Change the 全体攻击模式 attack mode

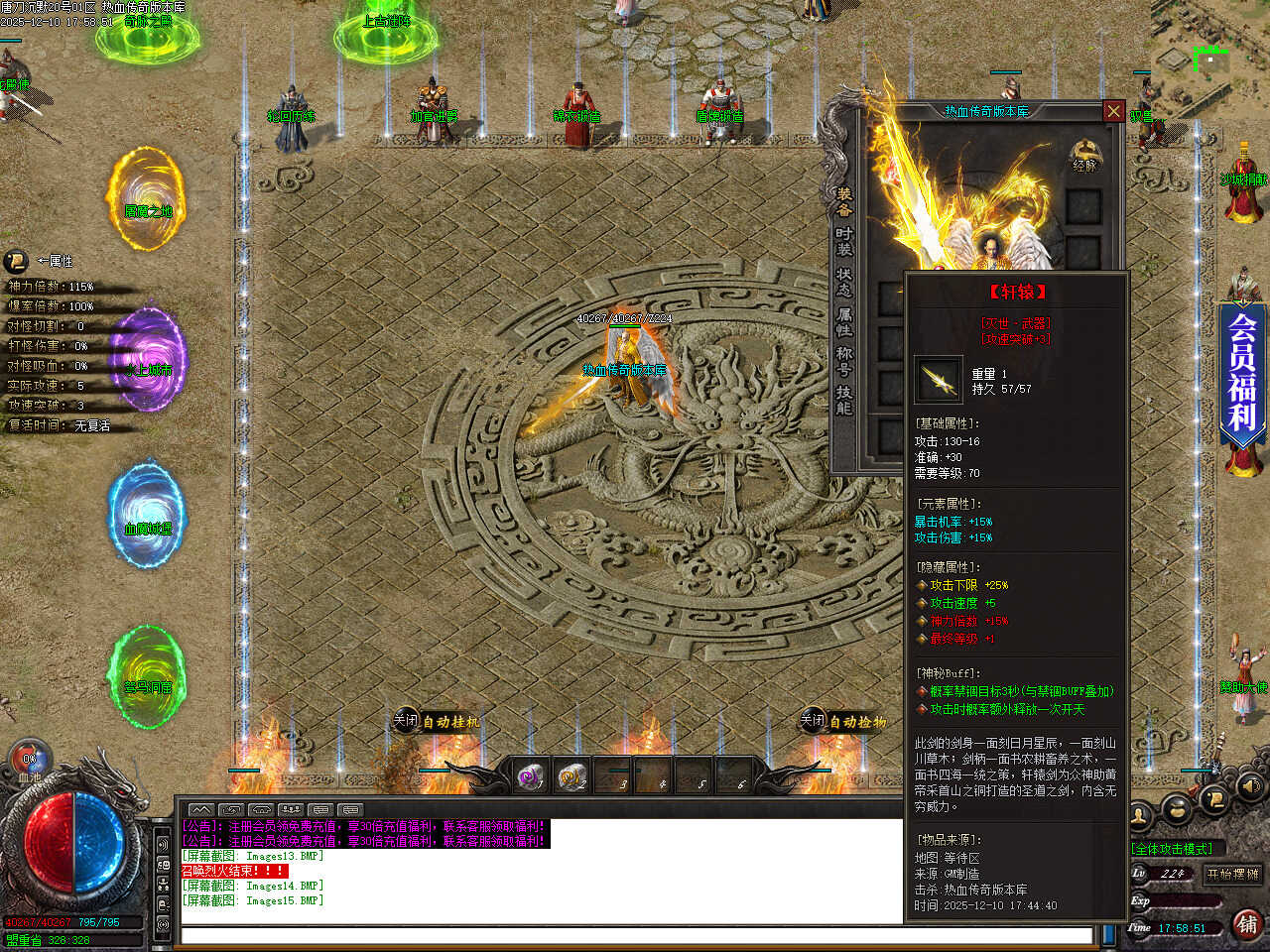click(x=1173, y=849)
